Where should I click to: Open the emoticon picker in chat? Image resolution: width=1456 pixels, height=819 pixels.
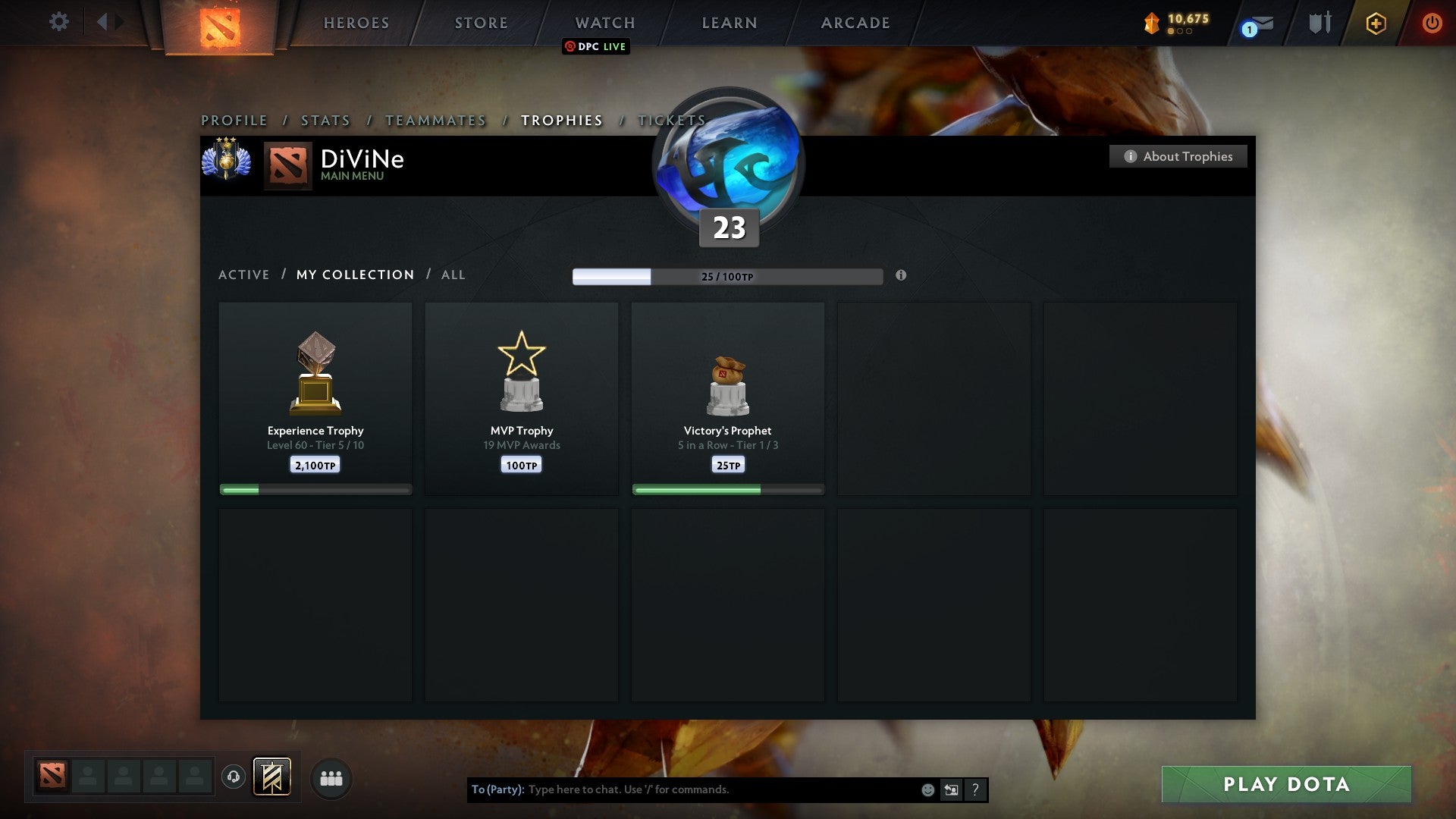[928, 789]
